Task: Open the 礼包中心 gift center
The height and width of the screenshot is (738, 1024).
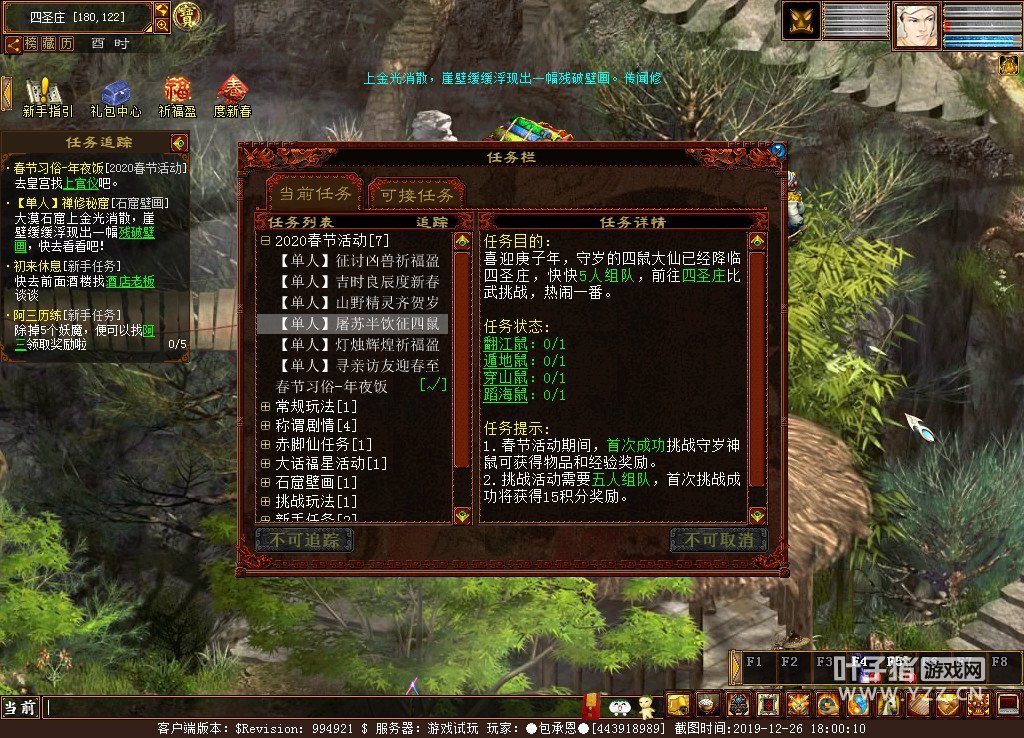Action: pos(115,96)
